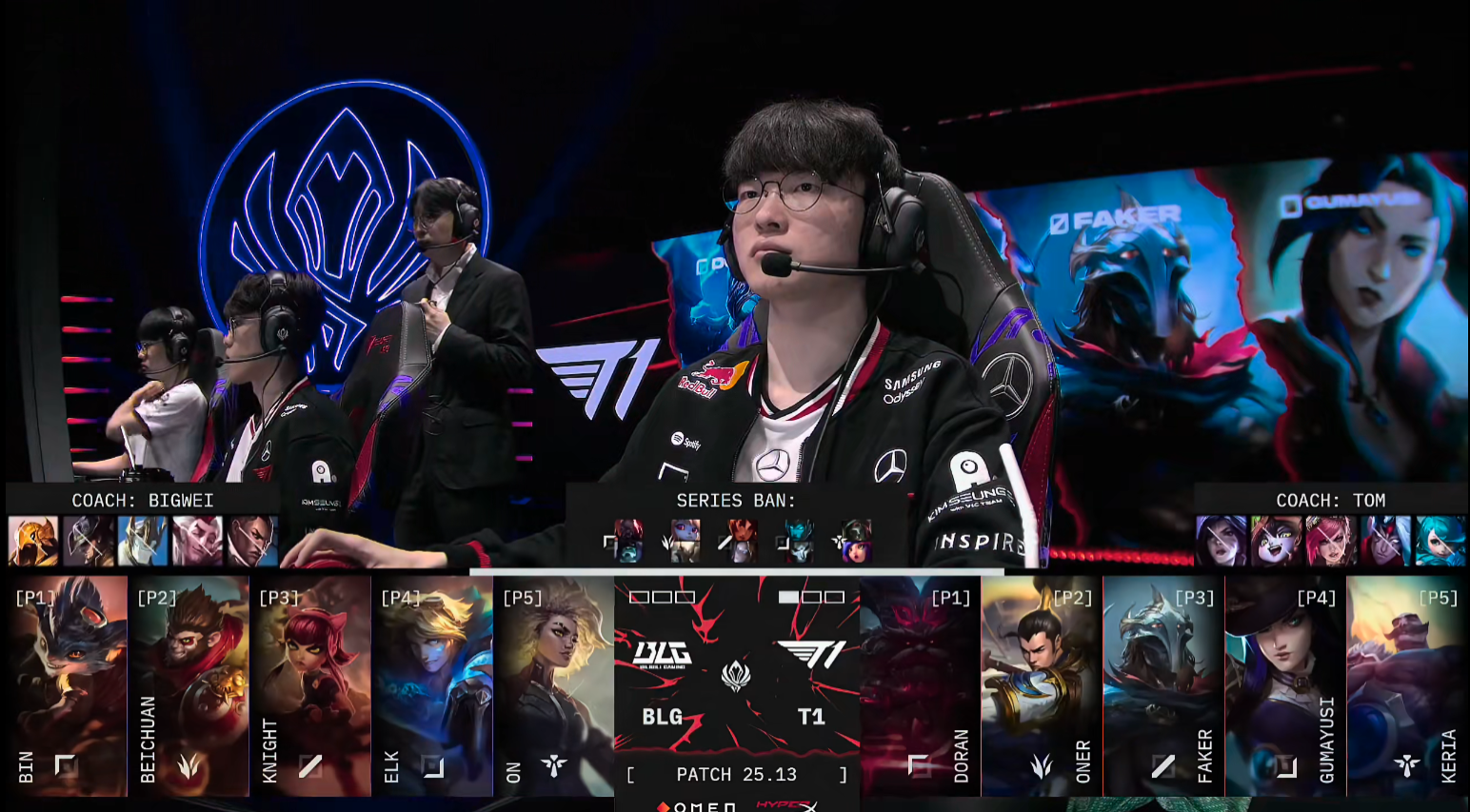Select Elk's Ezreal pick card

click(x=432, y=685)
